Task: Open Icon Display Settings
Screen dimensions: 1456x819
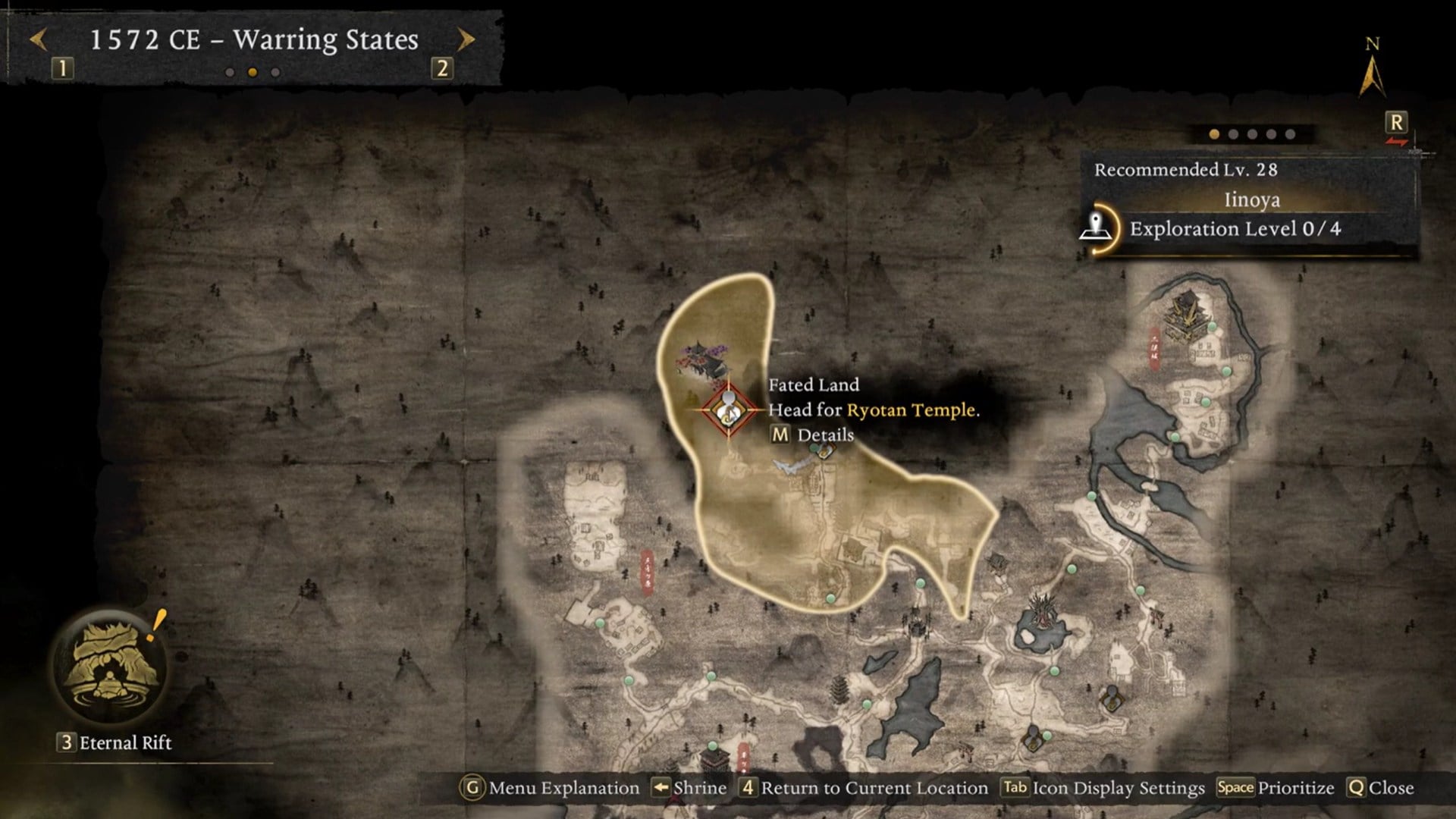Action: pyautogui.click(x=1103, y=788)
